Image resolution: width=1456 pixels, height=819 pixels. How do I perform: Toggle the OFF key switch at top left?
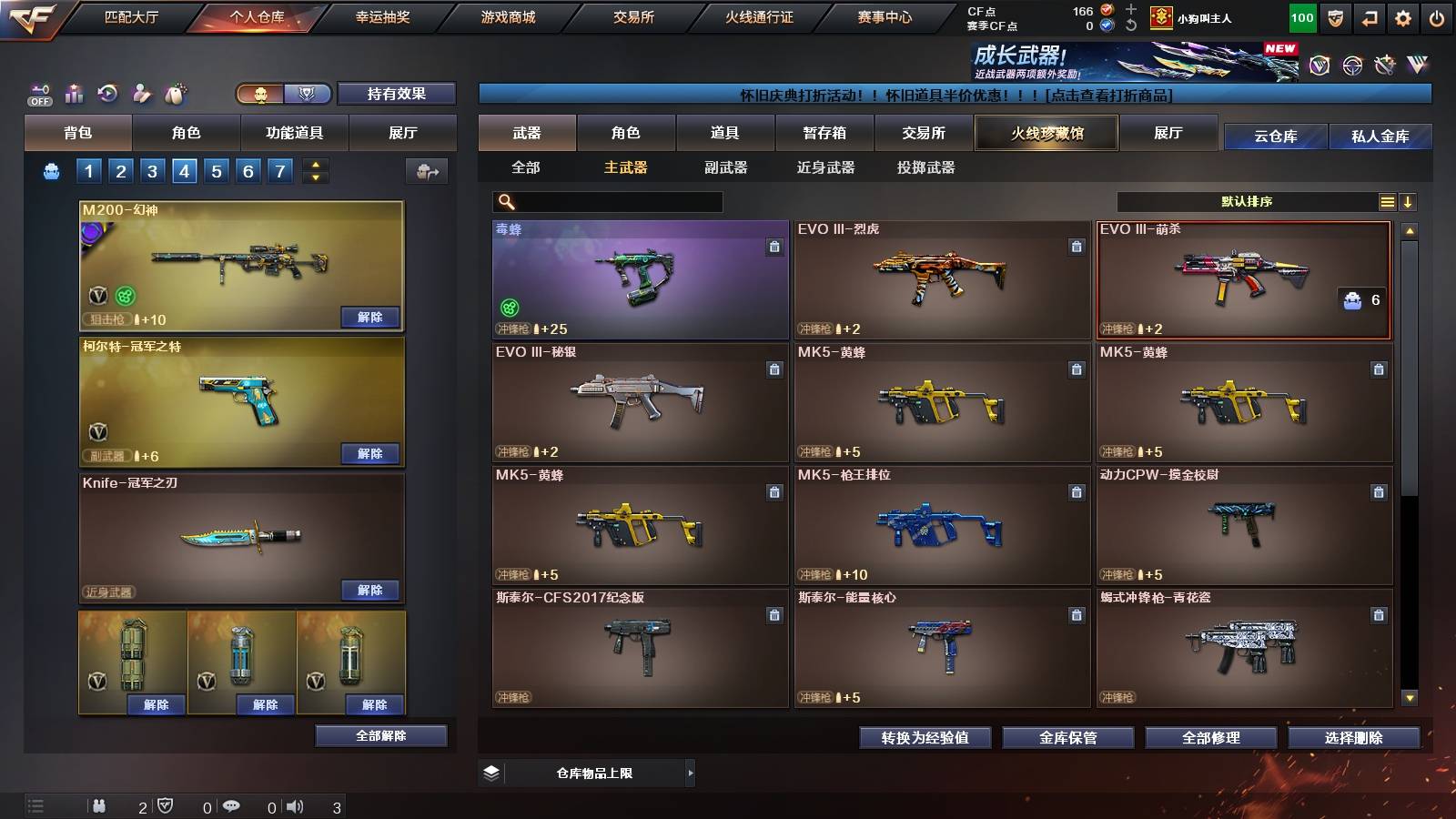tap(40, 92)
